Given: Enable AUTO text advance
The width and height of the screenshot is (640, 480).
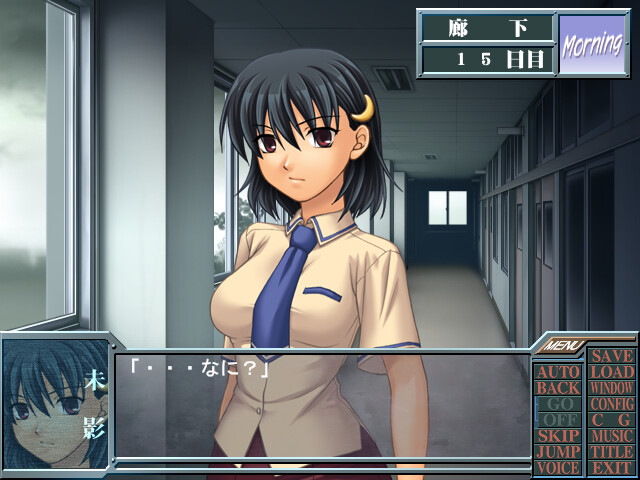Looking at the screenshot, I should (558, 372).
